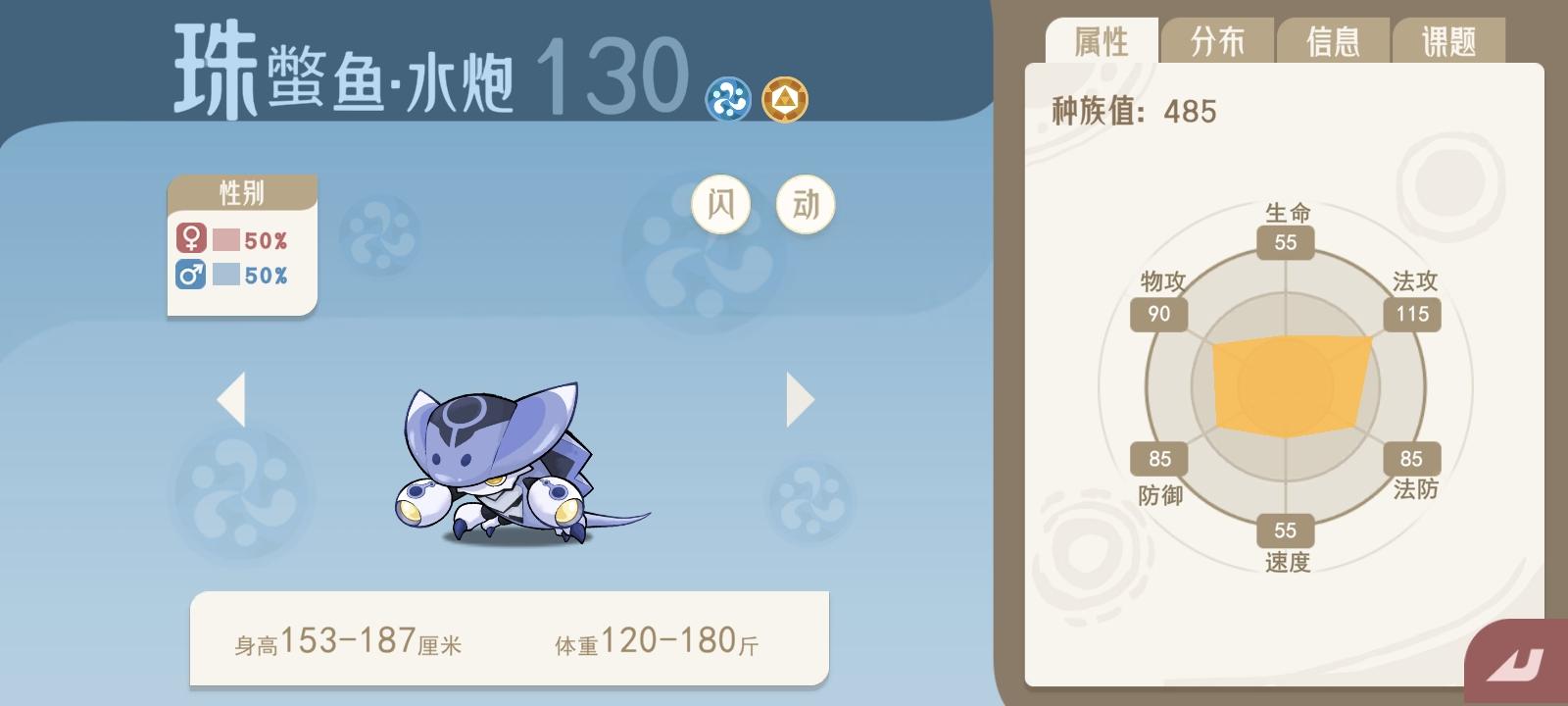This screenshot has height=706, width=1568.
Task: Switch to the 分布 tab
Action: (1218, 41)
